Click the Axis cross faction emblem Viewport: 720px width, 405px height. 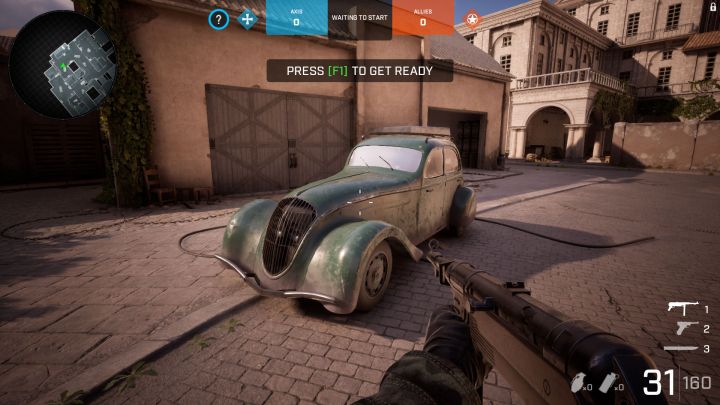[247, 19]
